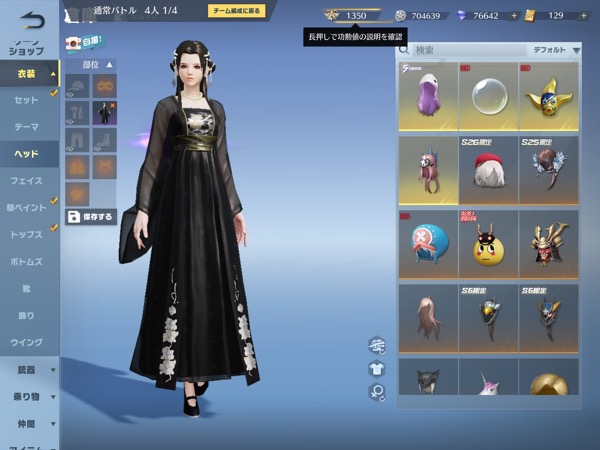Switch to the ボトムズ category
This screenshot has width=600, height=450.
(x=28, y=262)
